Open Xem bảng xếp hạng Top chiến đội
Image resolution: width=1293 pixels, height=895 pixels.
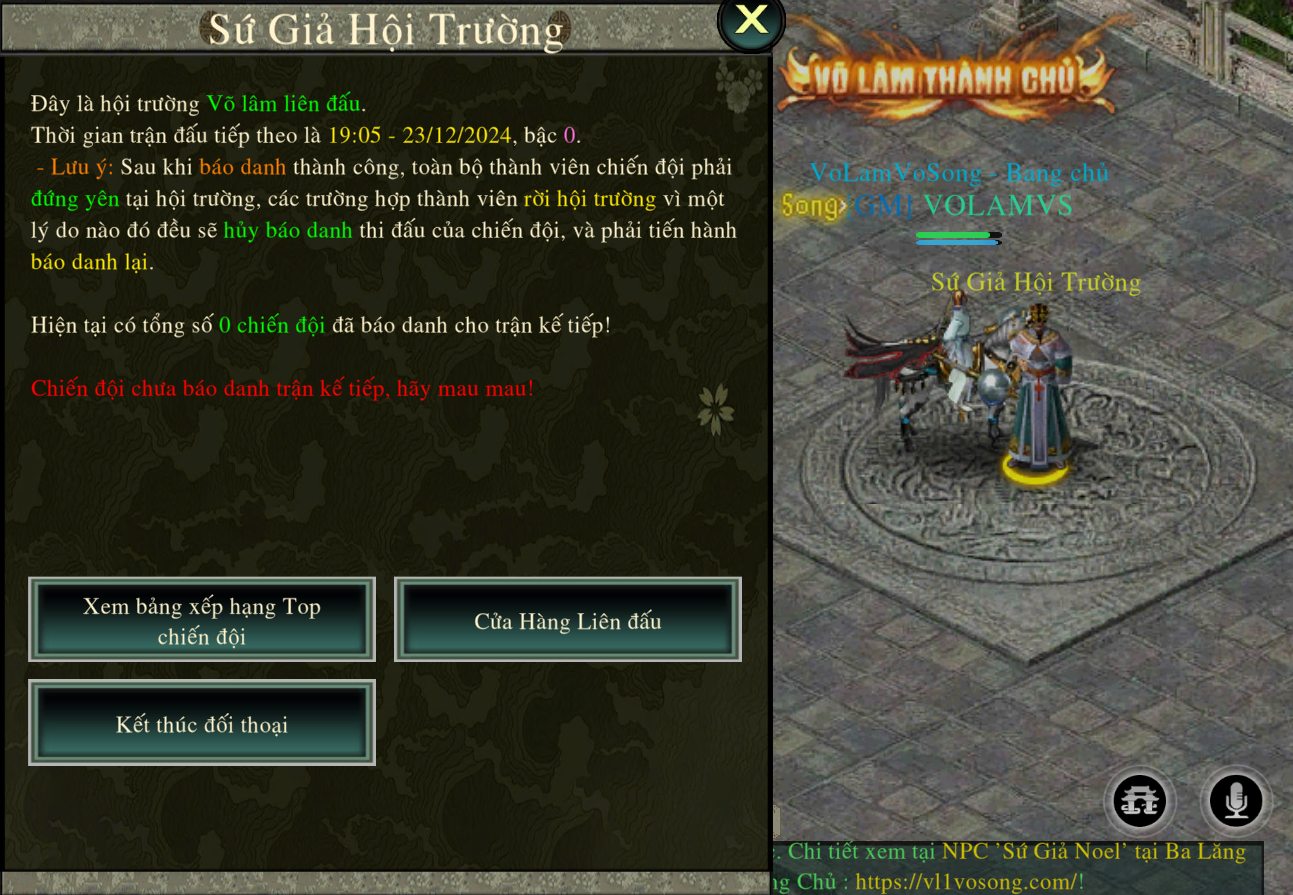(202, 620)
